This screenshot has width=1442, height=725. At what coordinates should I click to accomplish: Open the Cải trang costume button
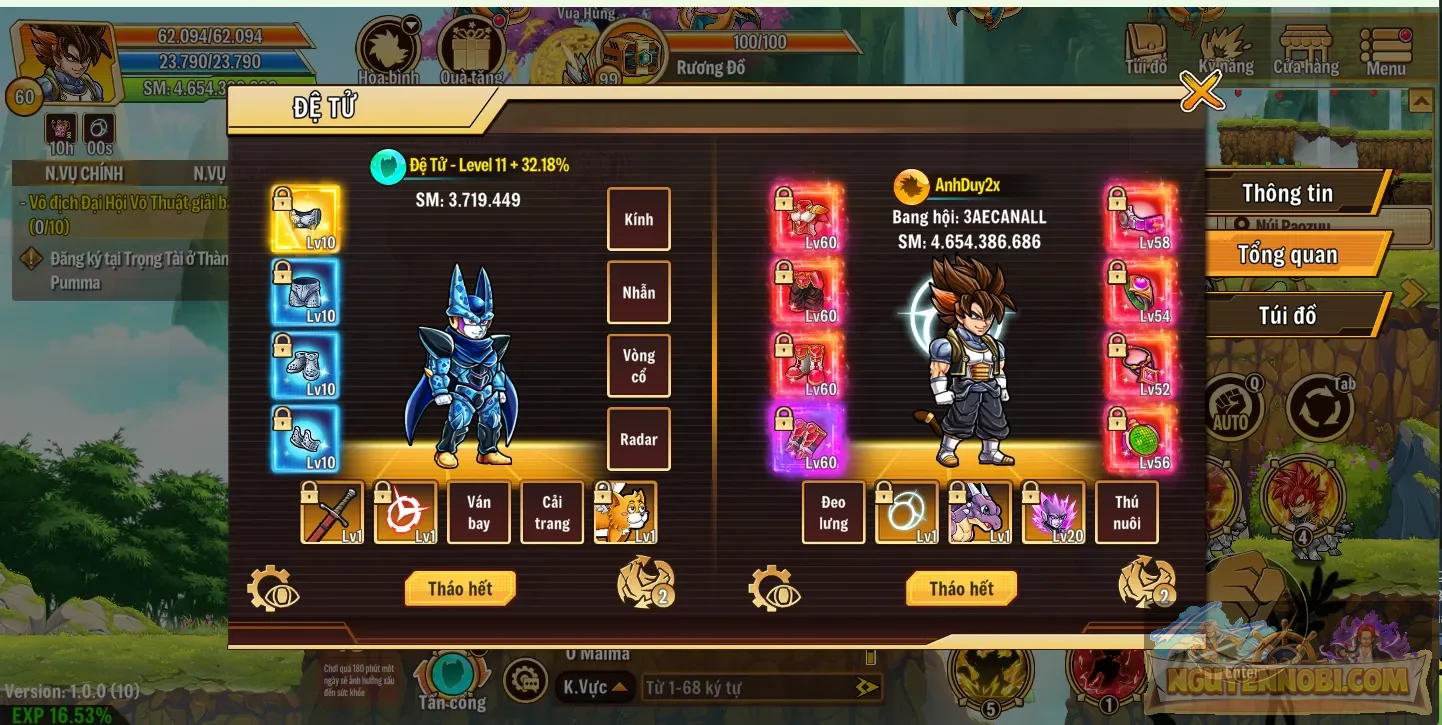(x=552, y=512)
